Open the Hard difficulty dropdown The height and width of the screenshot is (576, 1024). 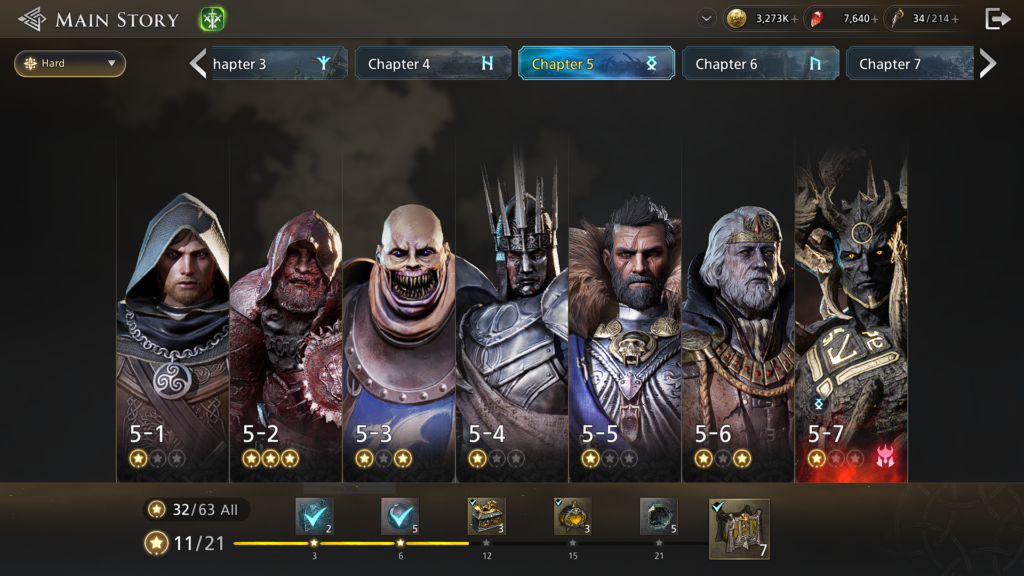click(70, 64)
